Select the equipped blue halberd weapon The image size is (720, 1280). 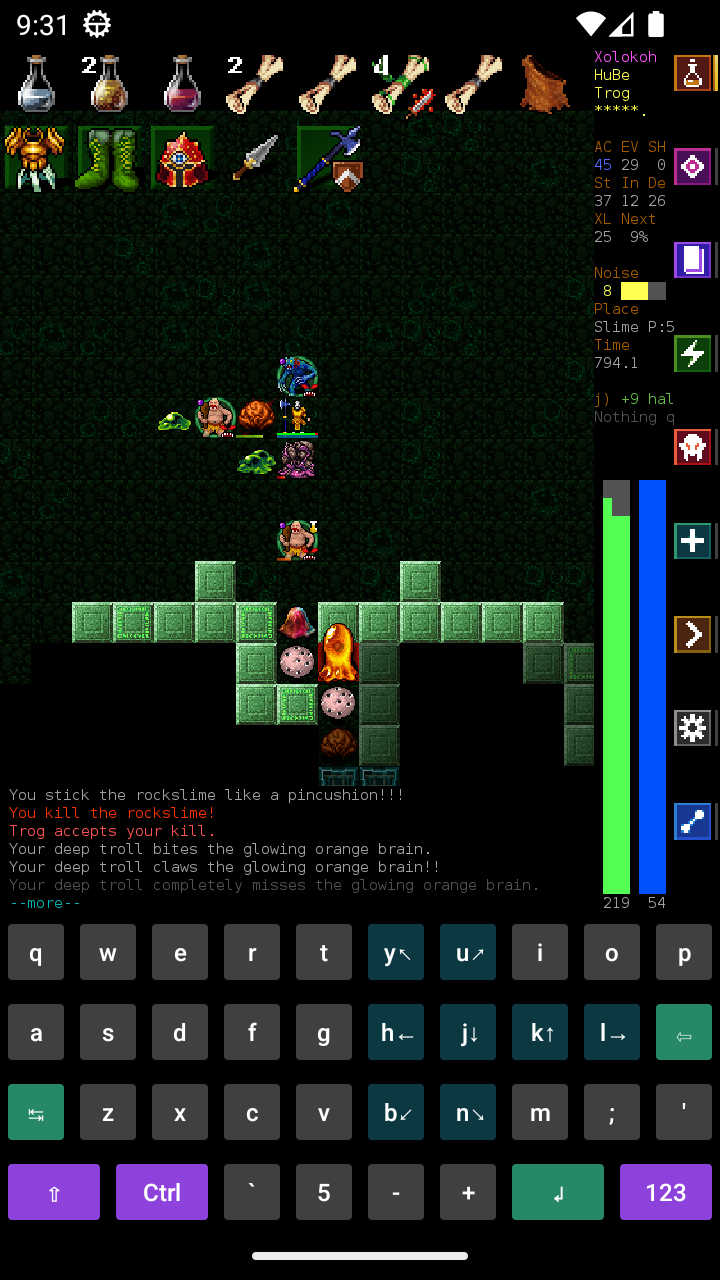coord(329,157)
